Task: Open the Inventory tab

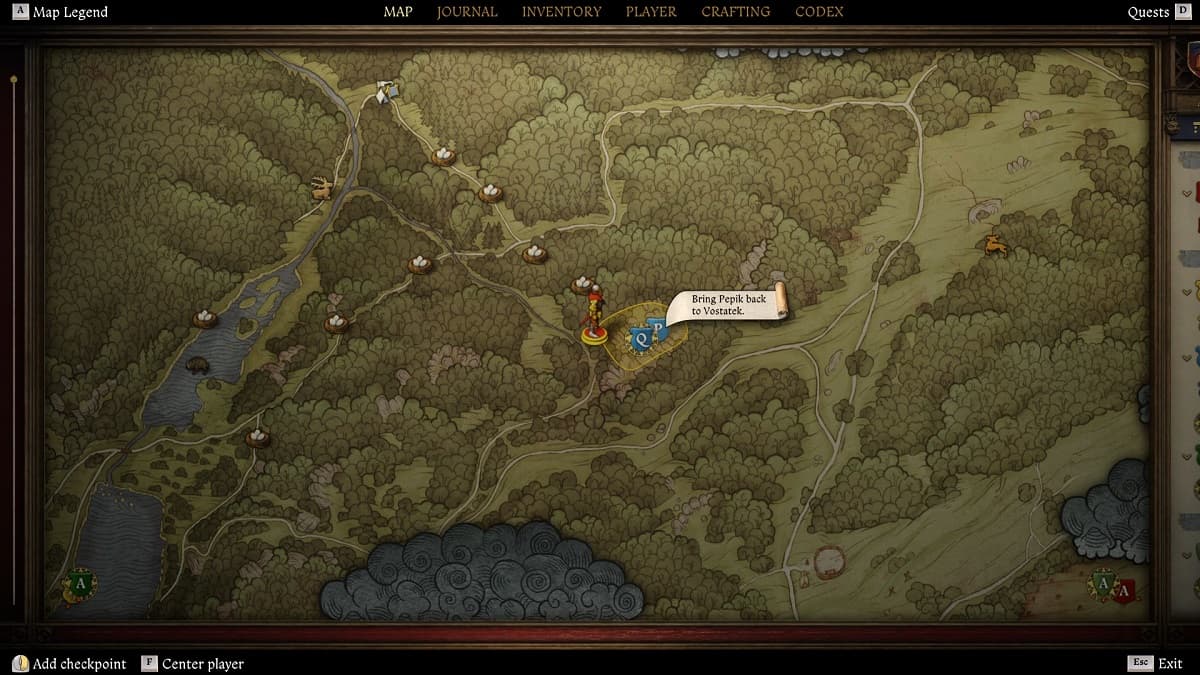Action: pos(561,12)
